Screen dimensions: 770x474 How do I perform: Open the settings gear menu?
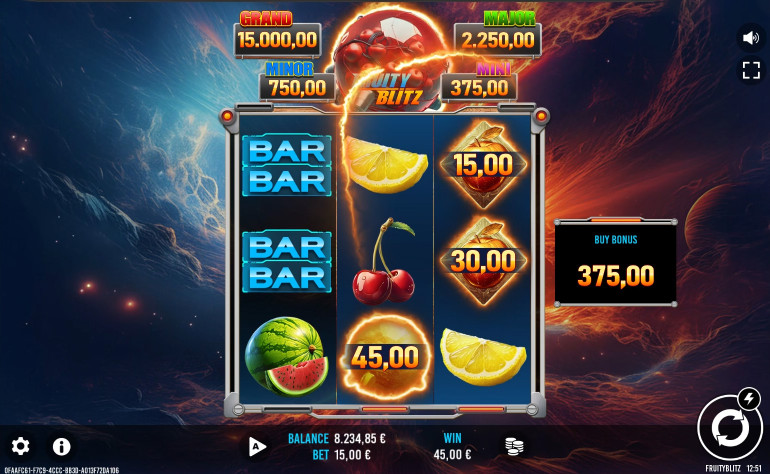tap(20, 446)
